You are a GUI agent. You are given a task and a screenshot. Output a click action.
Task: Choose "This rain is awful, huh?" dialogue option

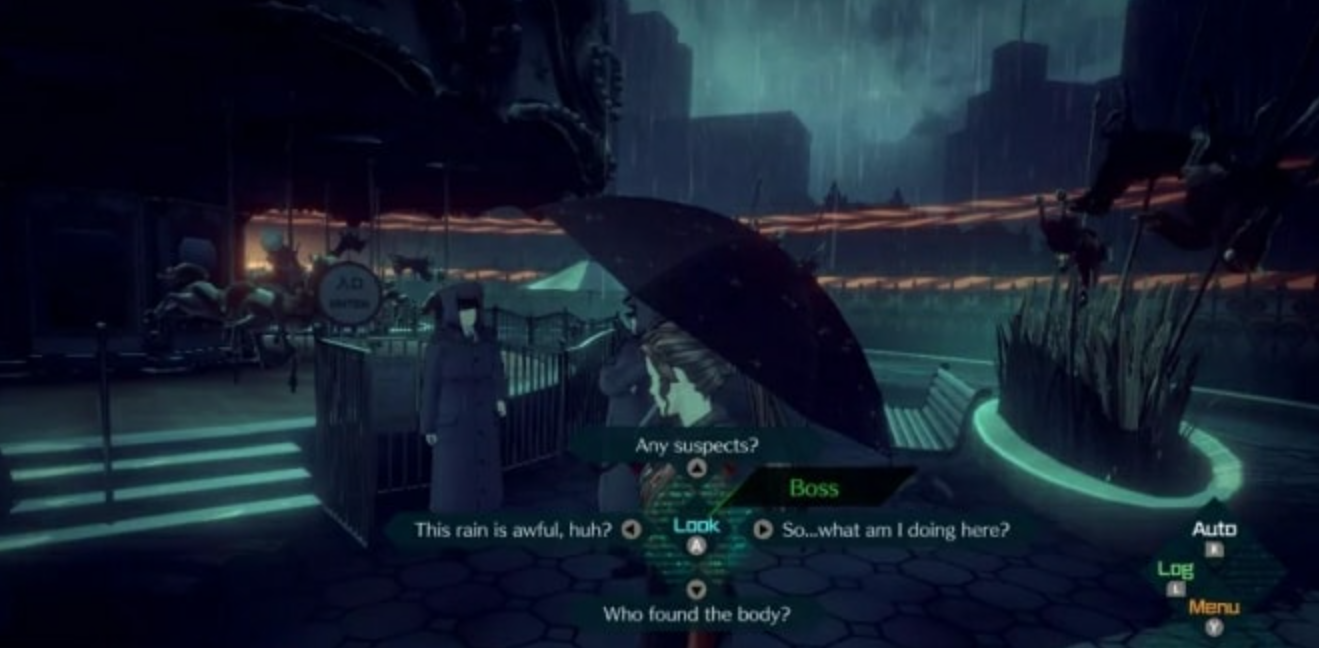[x=513, y=529]
